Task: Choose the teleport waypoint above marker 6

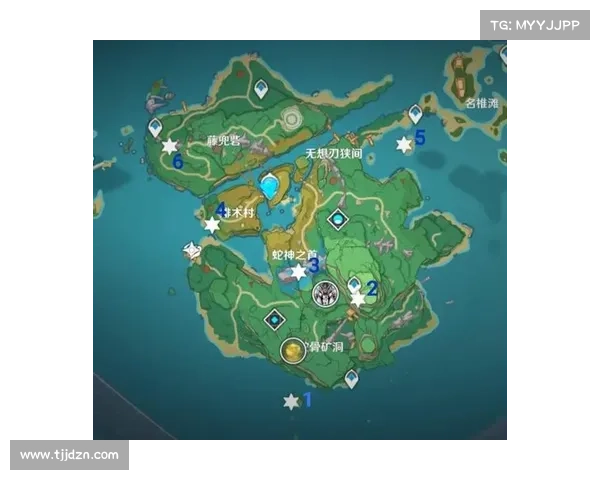Action: (155, 128)
